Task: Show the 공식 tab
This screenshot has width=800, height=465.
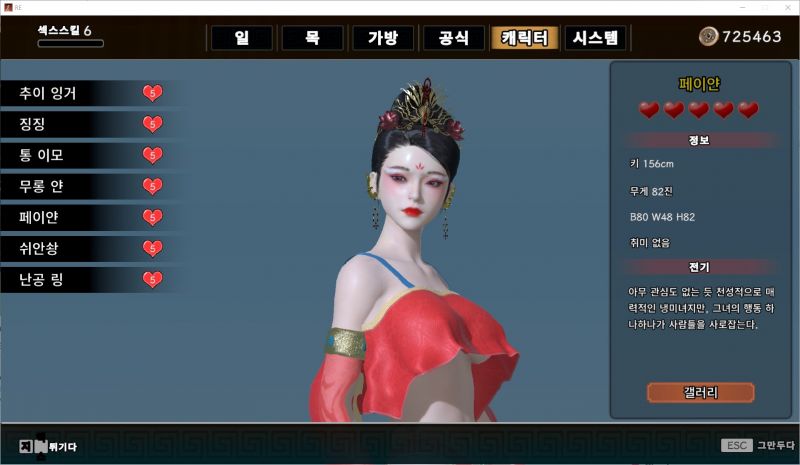Action: coord(452,38)
